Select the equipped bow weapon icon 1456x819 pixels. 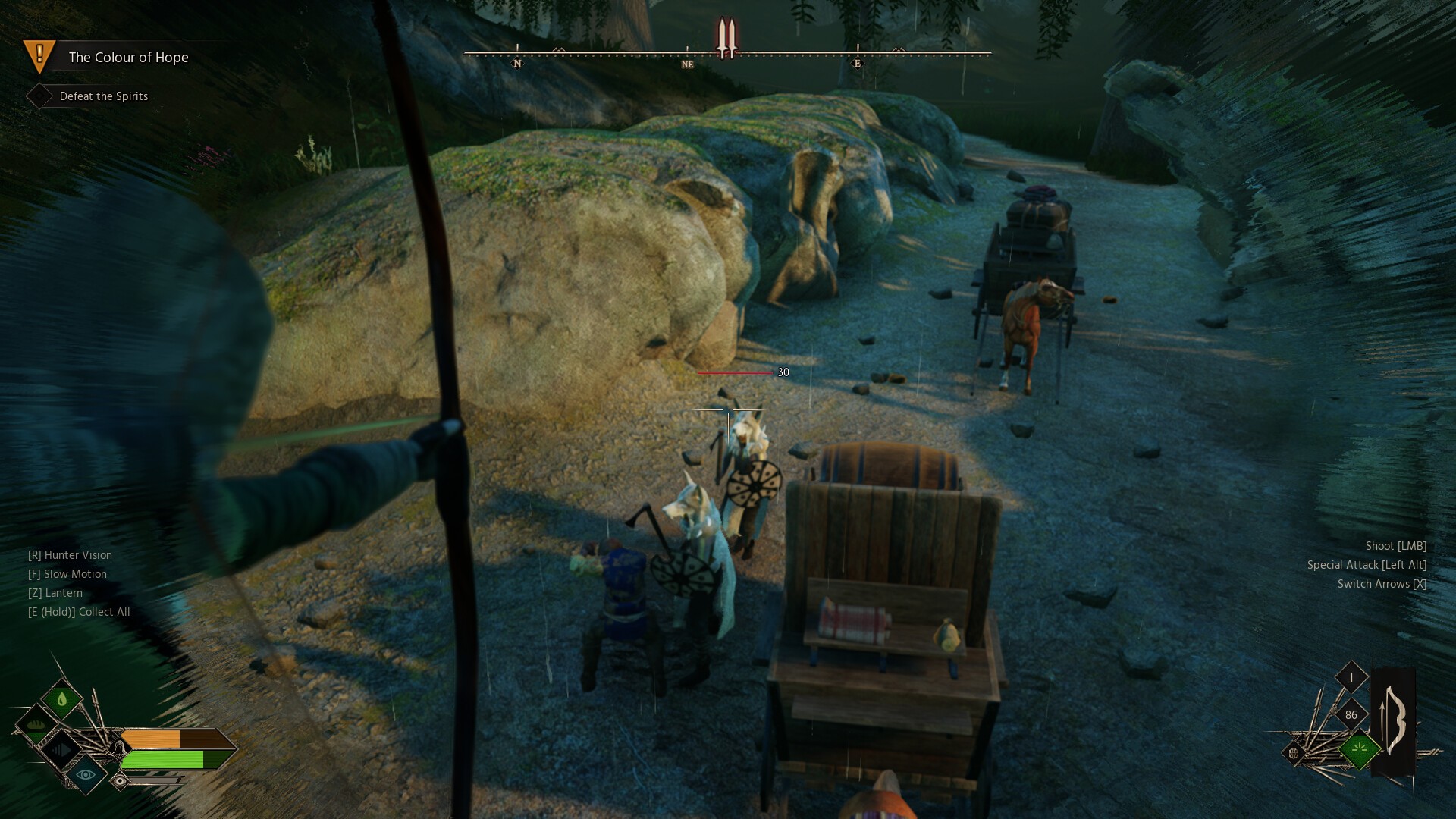(1394, 720)
